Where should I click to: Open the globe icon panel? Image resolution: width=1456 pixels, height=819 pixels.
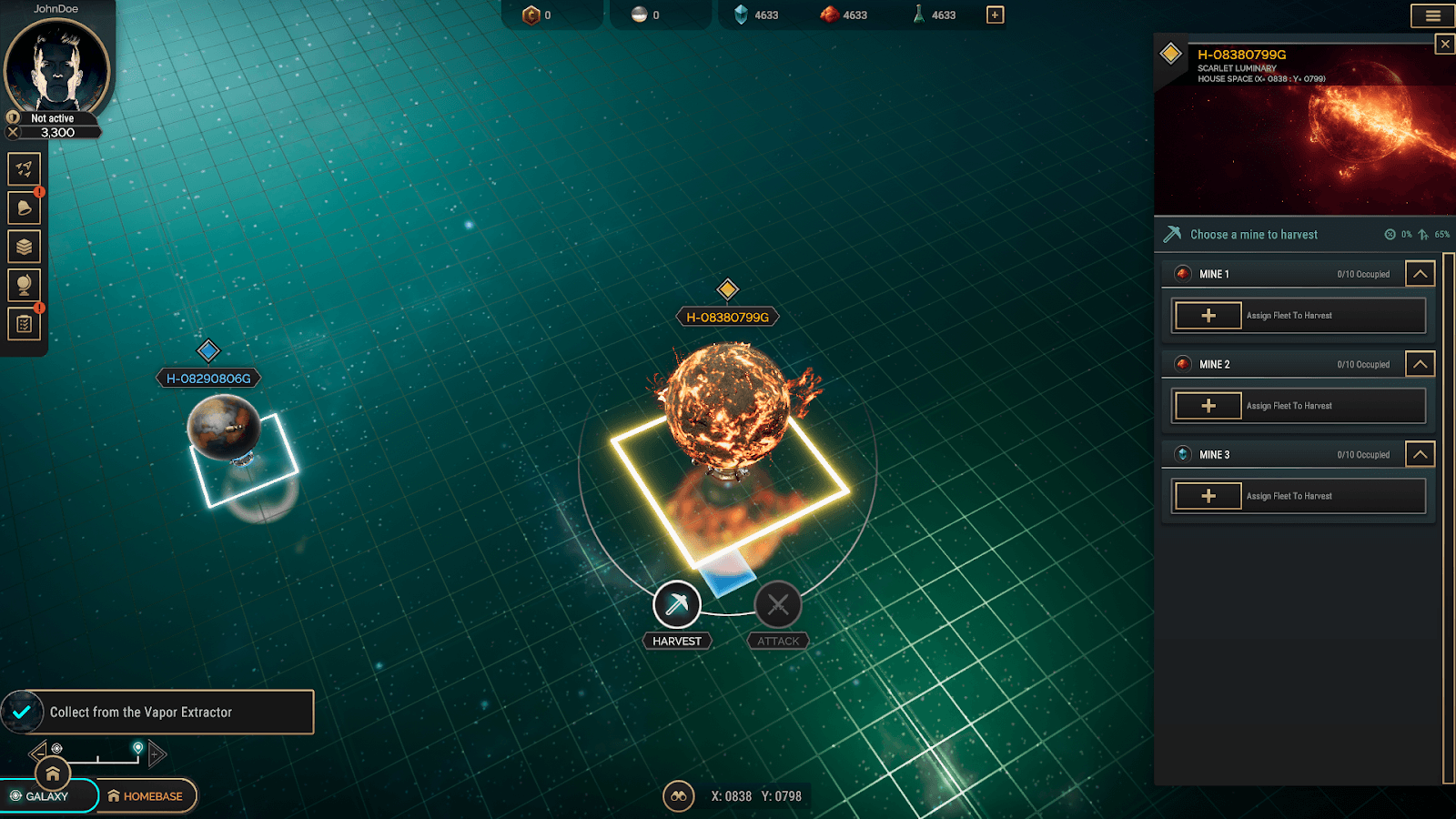(25, 285)
